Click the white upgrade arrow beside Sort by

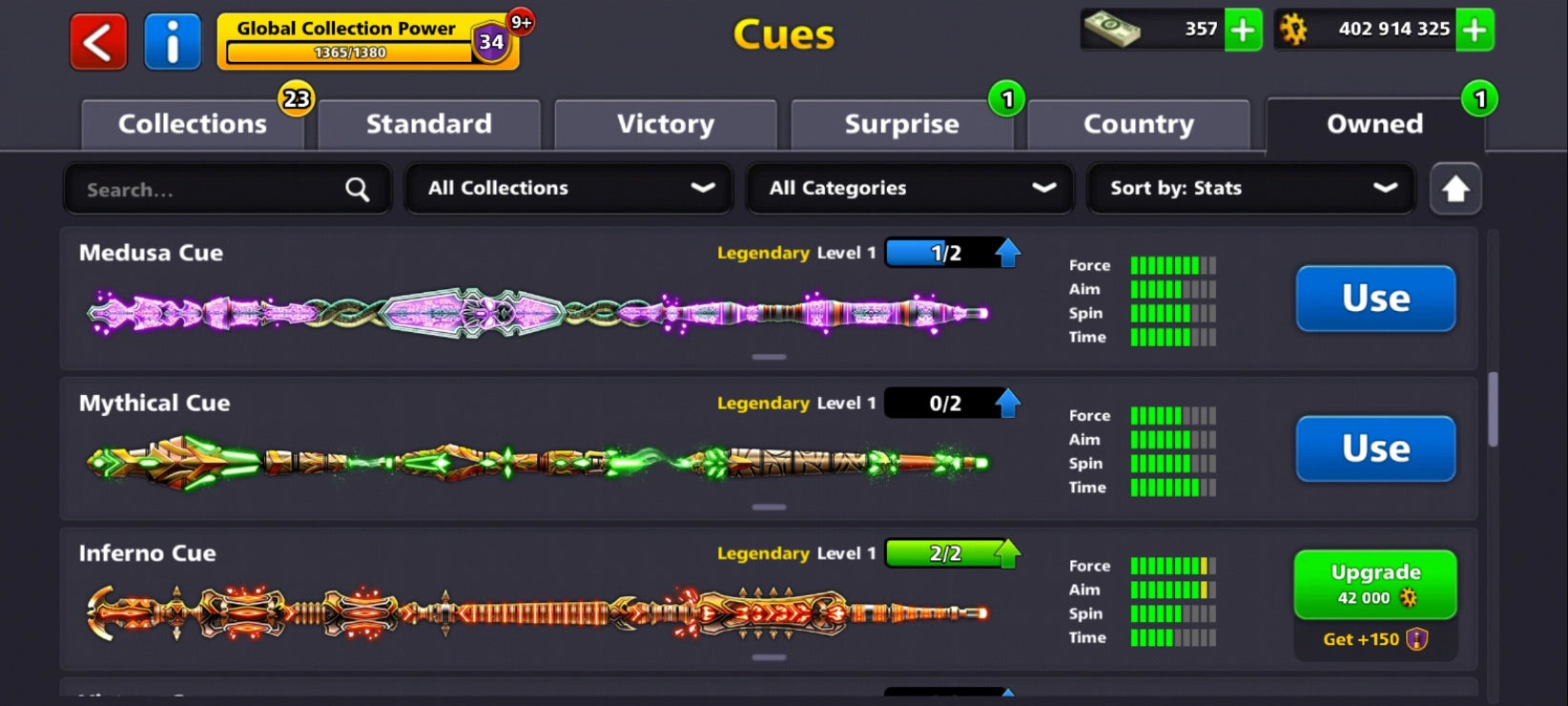point(1455,188)
